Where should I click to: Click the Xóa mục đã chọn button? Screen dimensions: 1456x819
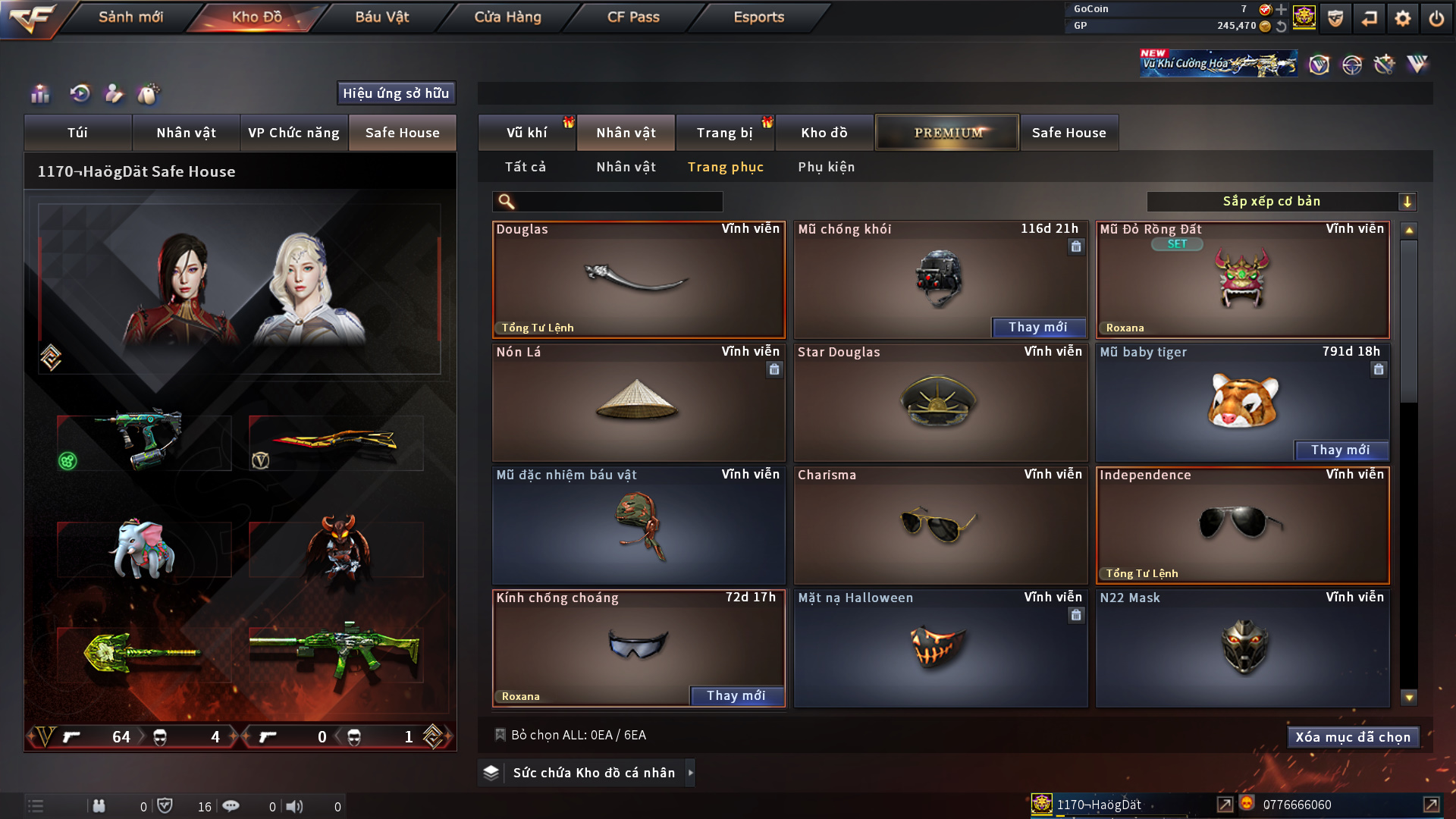tap(1352, 737)
